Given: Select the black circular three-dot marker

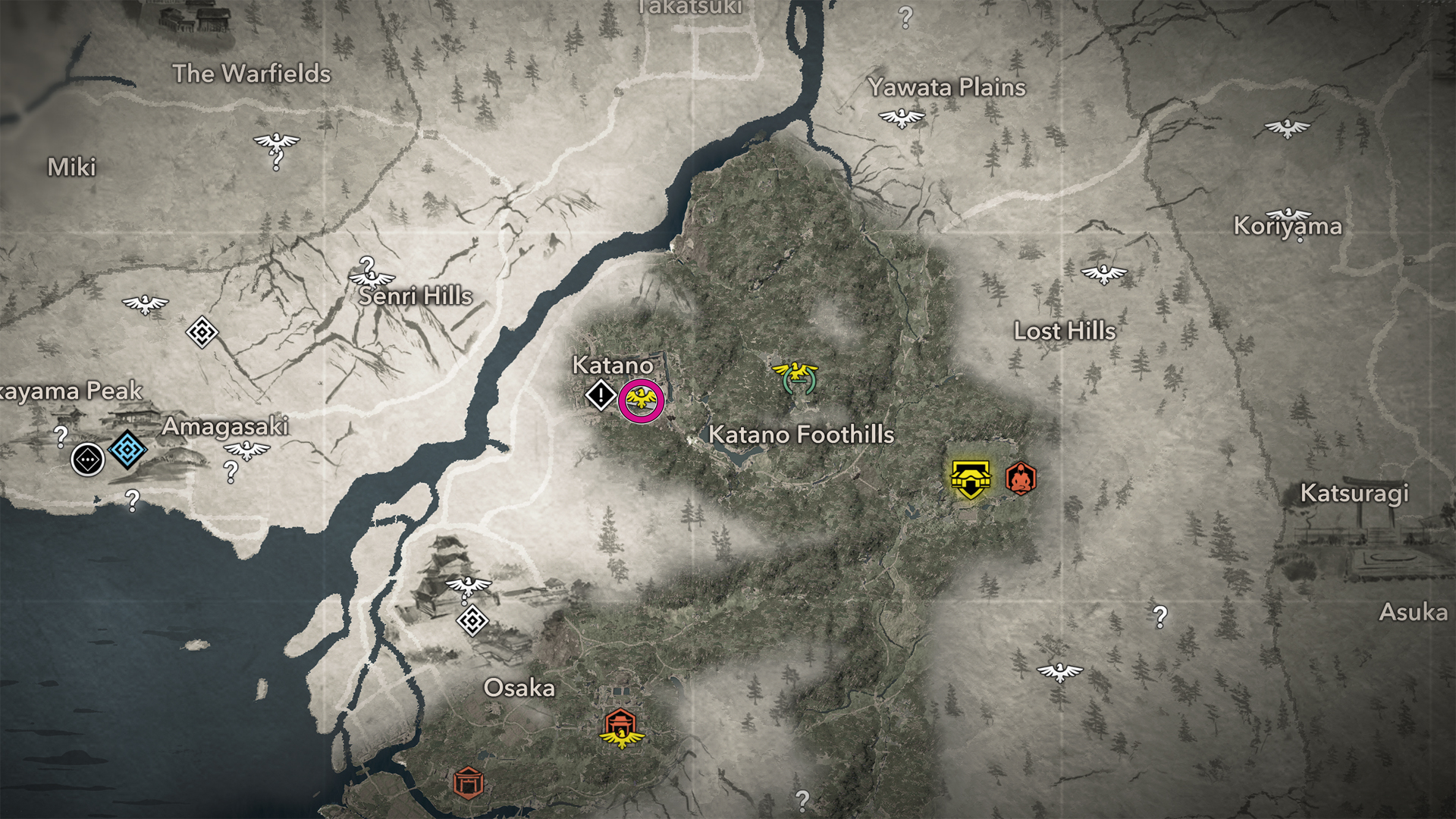Looking at the screenshot, I should (x=88, y=460).
